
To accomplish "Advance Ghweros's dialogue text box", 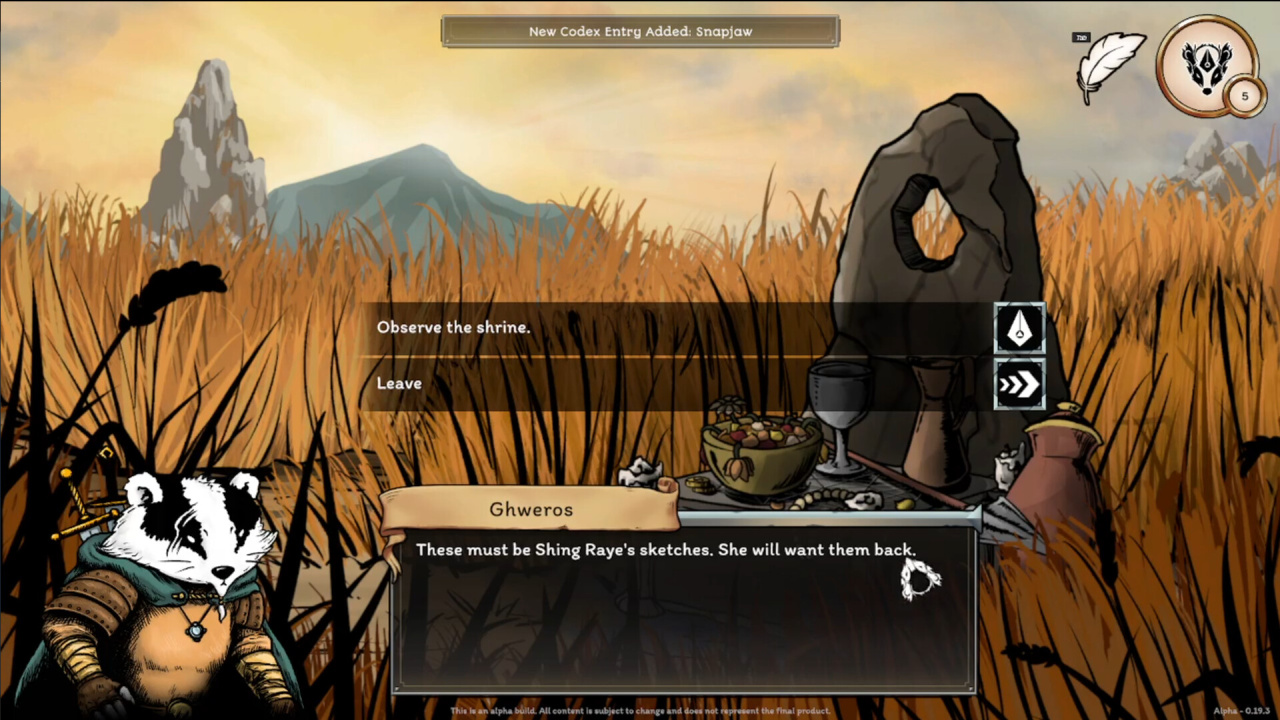I will click(684, 608).
